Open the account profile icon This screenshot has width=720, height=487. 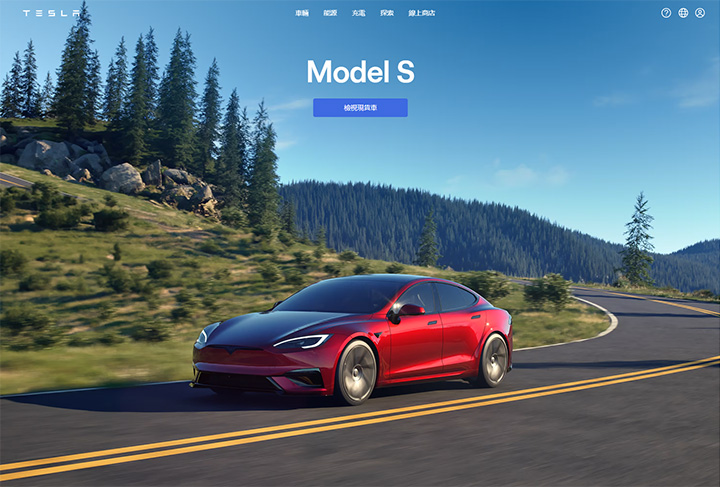click(700, 13)
